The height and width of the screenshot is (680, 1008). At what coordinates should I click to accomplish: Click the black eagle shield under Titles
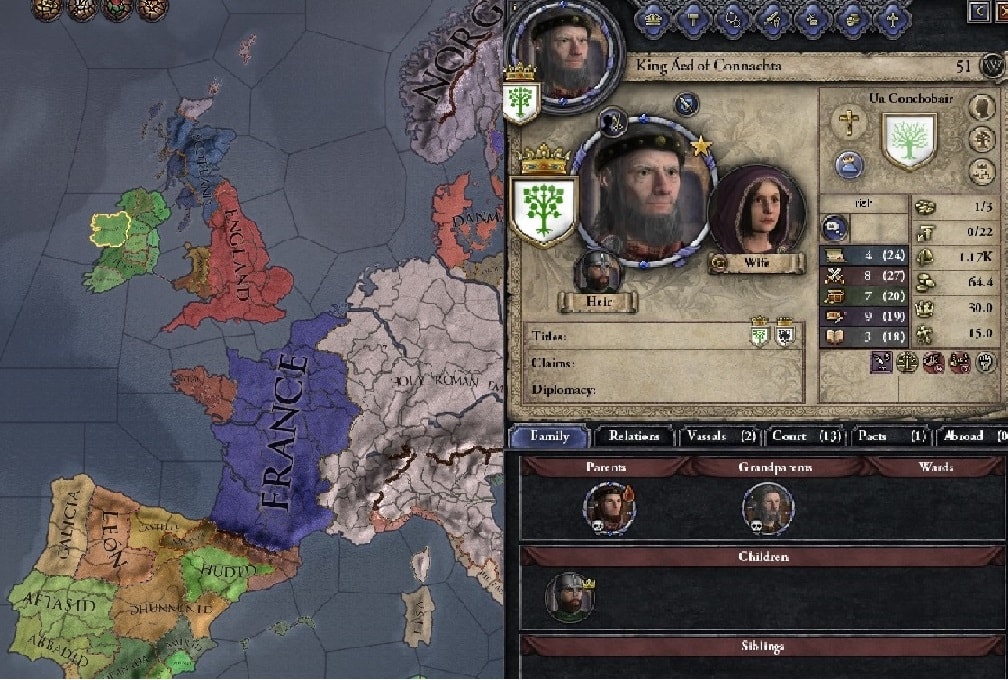point(786,337)
